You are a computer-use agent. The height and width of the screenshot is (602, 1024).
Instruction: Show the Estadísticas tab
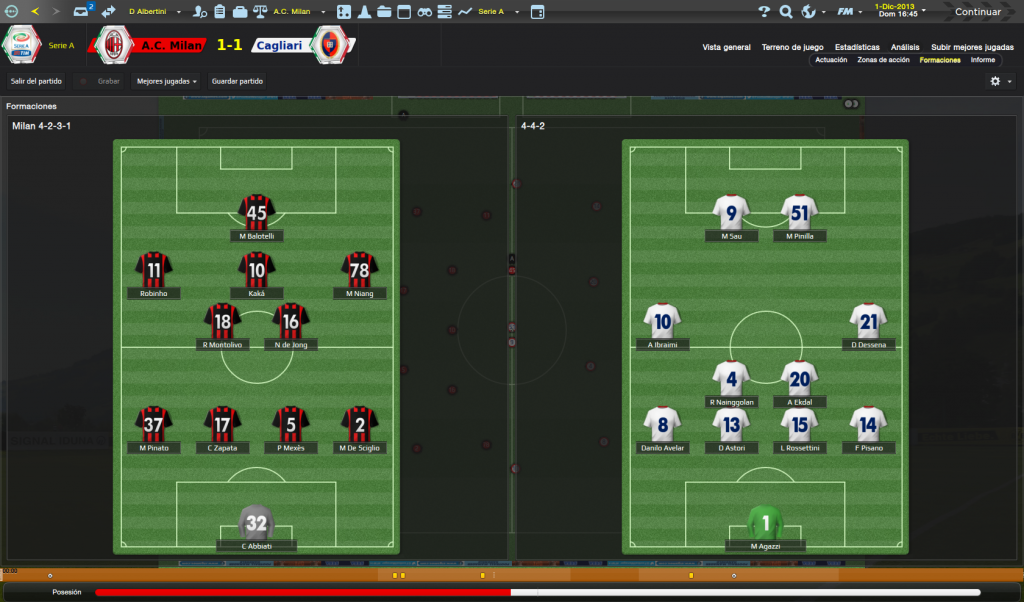(857, 47)
